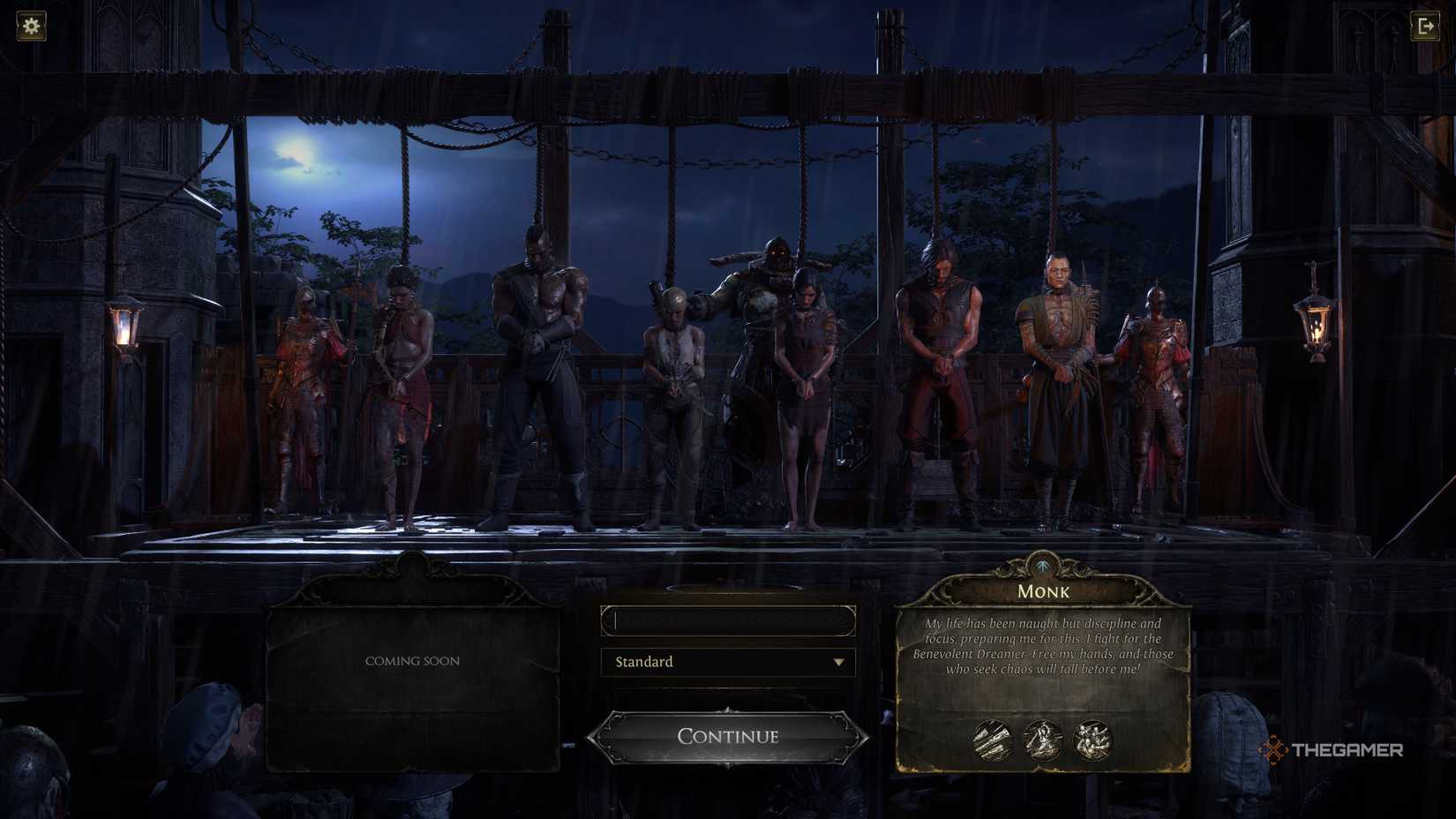Click the exit door icon top right
The image size is (1456, 819).
point(1426,26)
